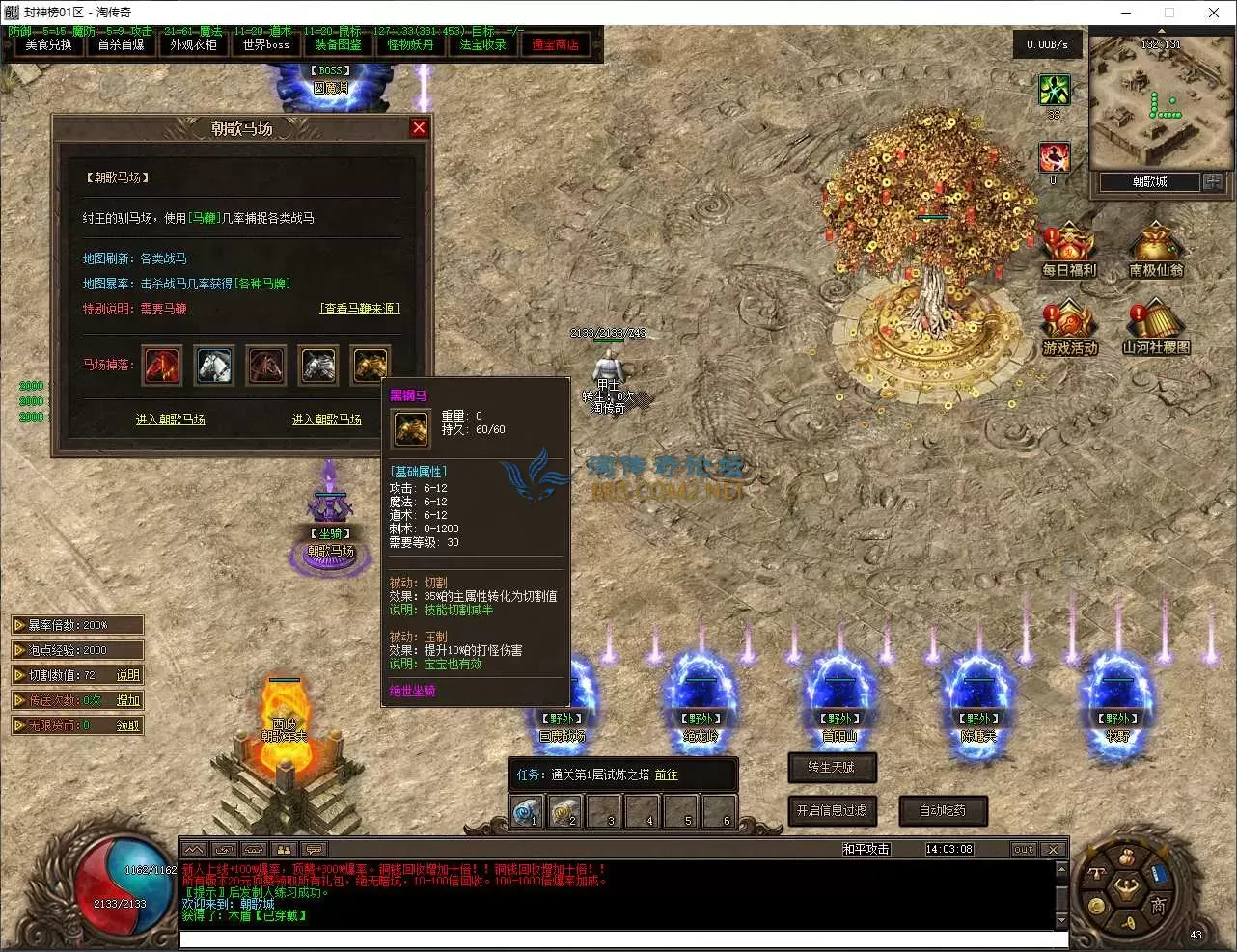Click 领取 beside 无限货币
The height and width of the screenshot is (952, 1237).
[x=128, y=725]
